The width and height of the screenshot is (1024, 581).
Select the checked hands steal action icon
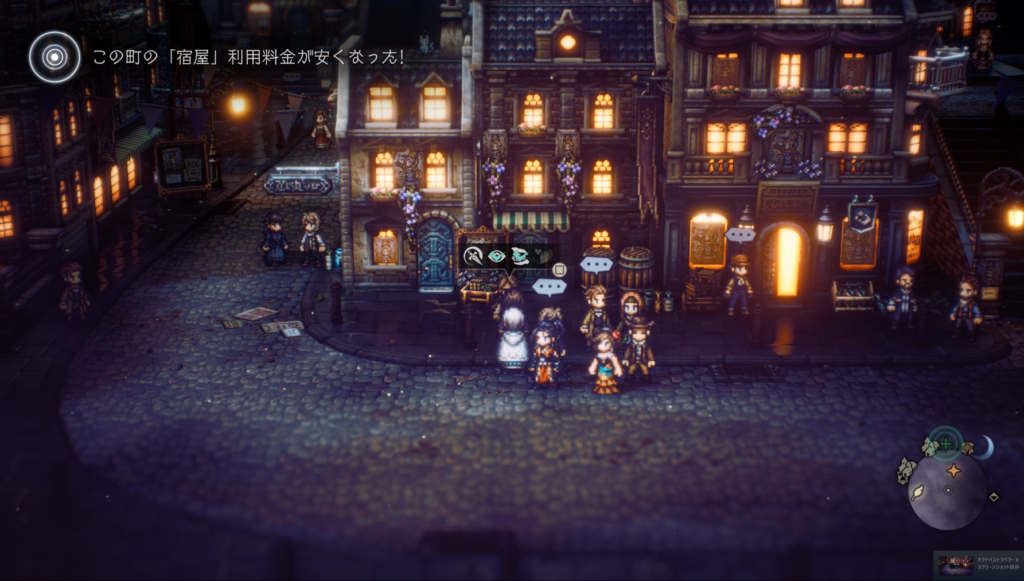tap(520, 256)
